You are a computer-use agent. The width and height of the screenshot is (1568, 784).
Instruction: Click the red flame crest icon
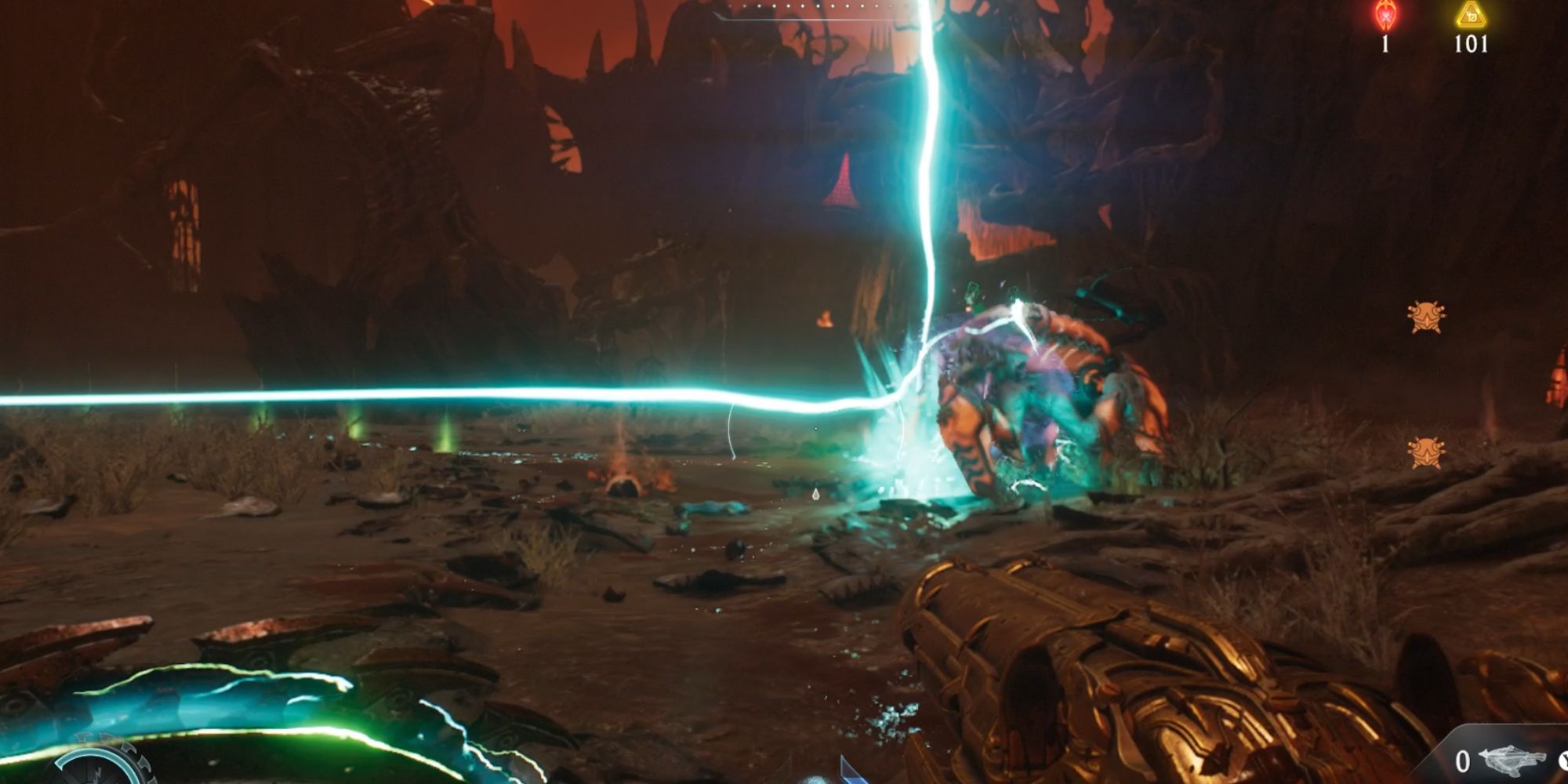pos(1385,16)
